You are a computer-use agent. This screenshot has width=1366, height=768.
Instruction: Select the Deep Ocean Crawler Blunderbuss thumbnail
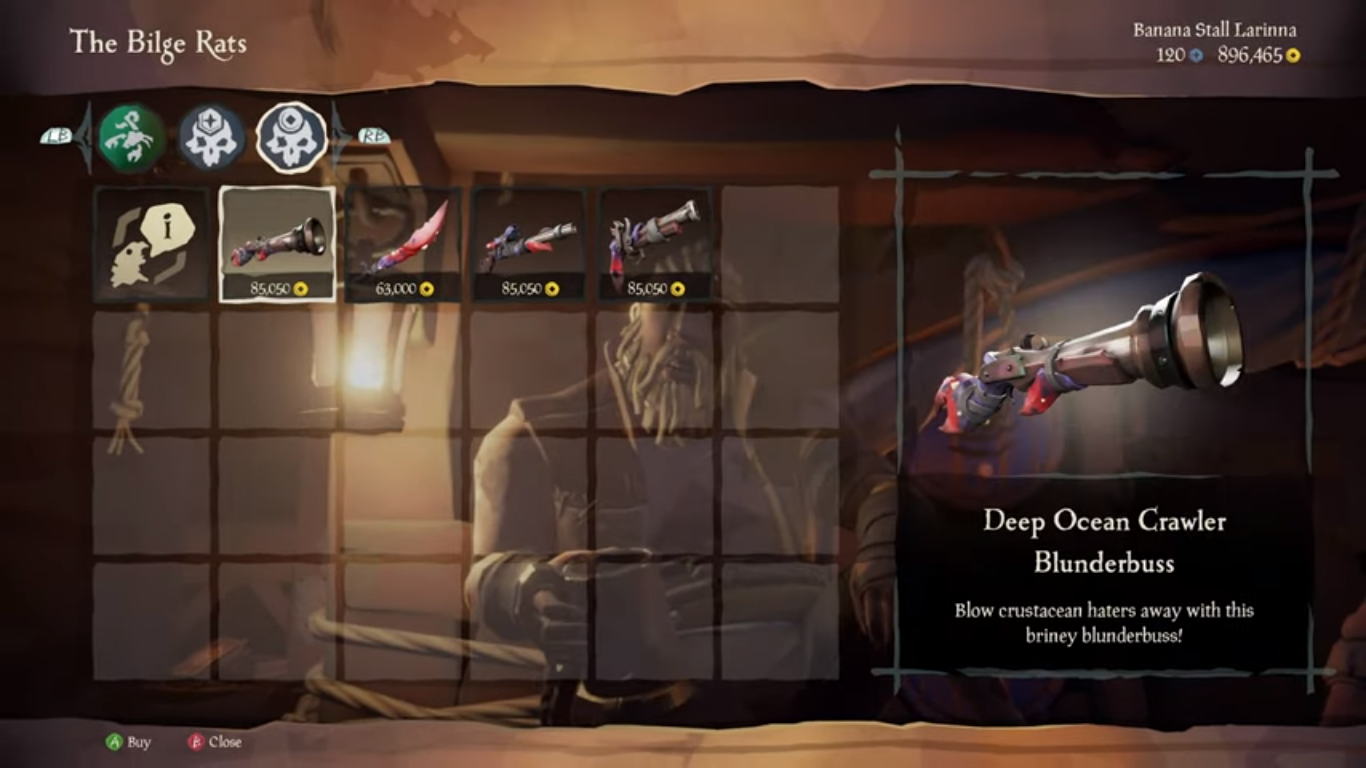pos(277,240)
